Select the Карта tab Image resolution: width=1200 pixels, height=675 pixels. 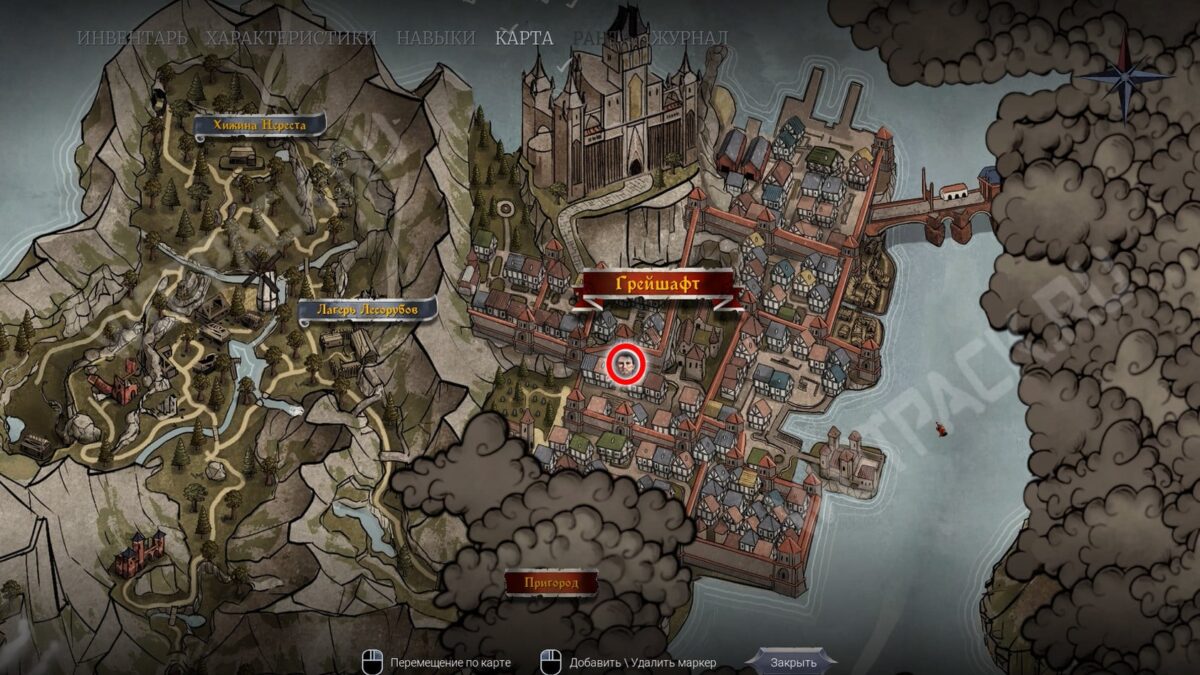coord(524,38)
